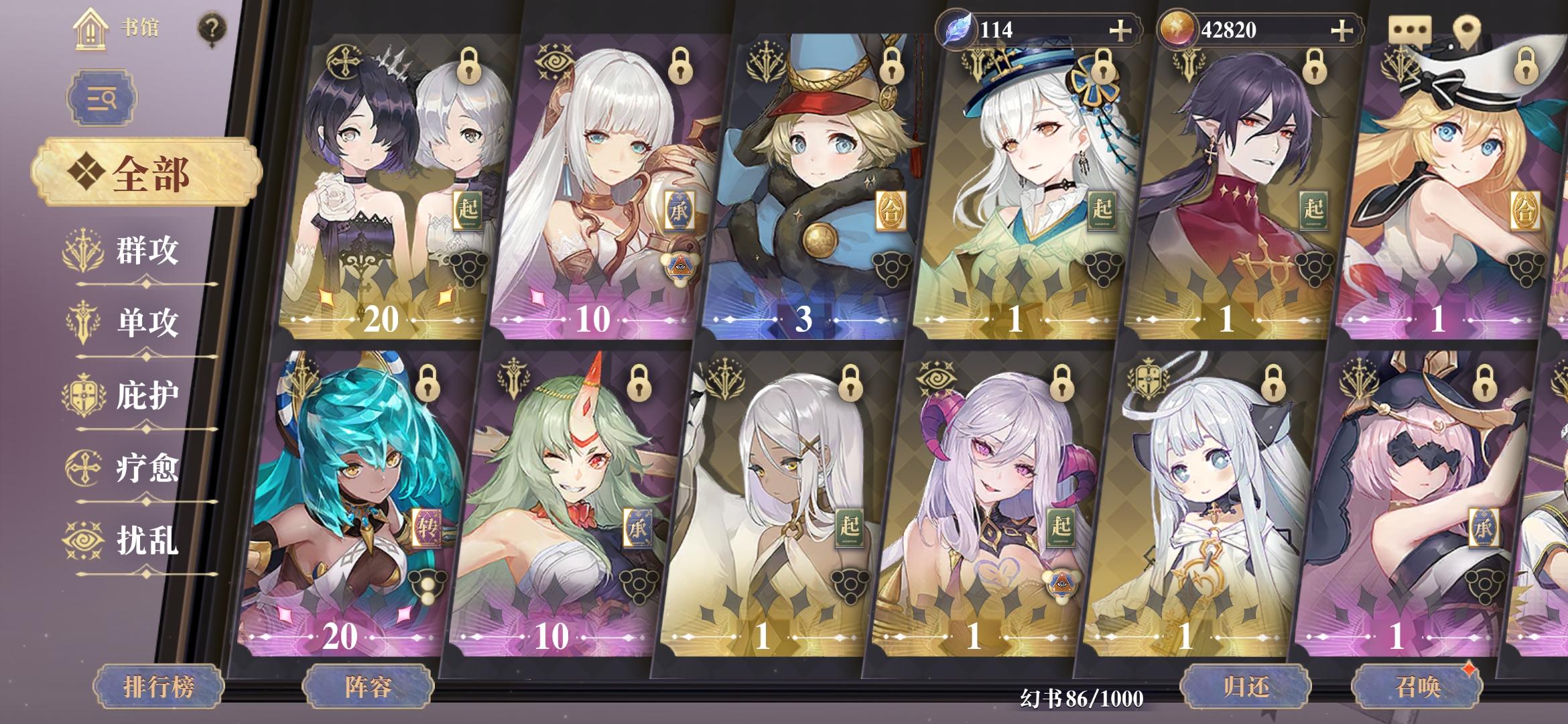Image resolution: width=1568 pixels, height=724 pixels.
Task: Click the 书馆 home icon top left
Action: point(89,28)
